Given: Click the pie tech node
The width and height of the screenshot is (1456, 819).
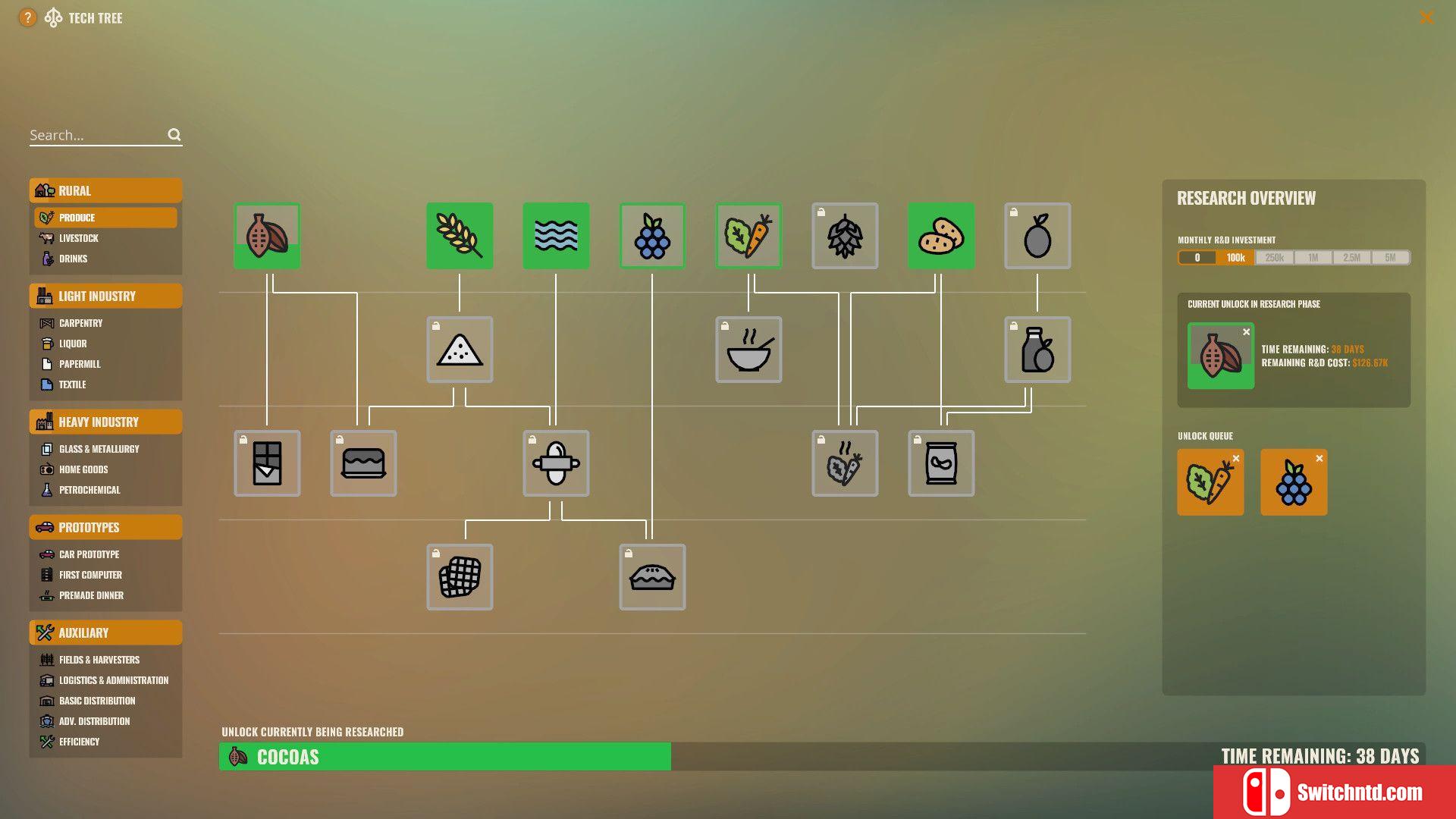Looking at the screenshot, I should click(x=652, y=577).
